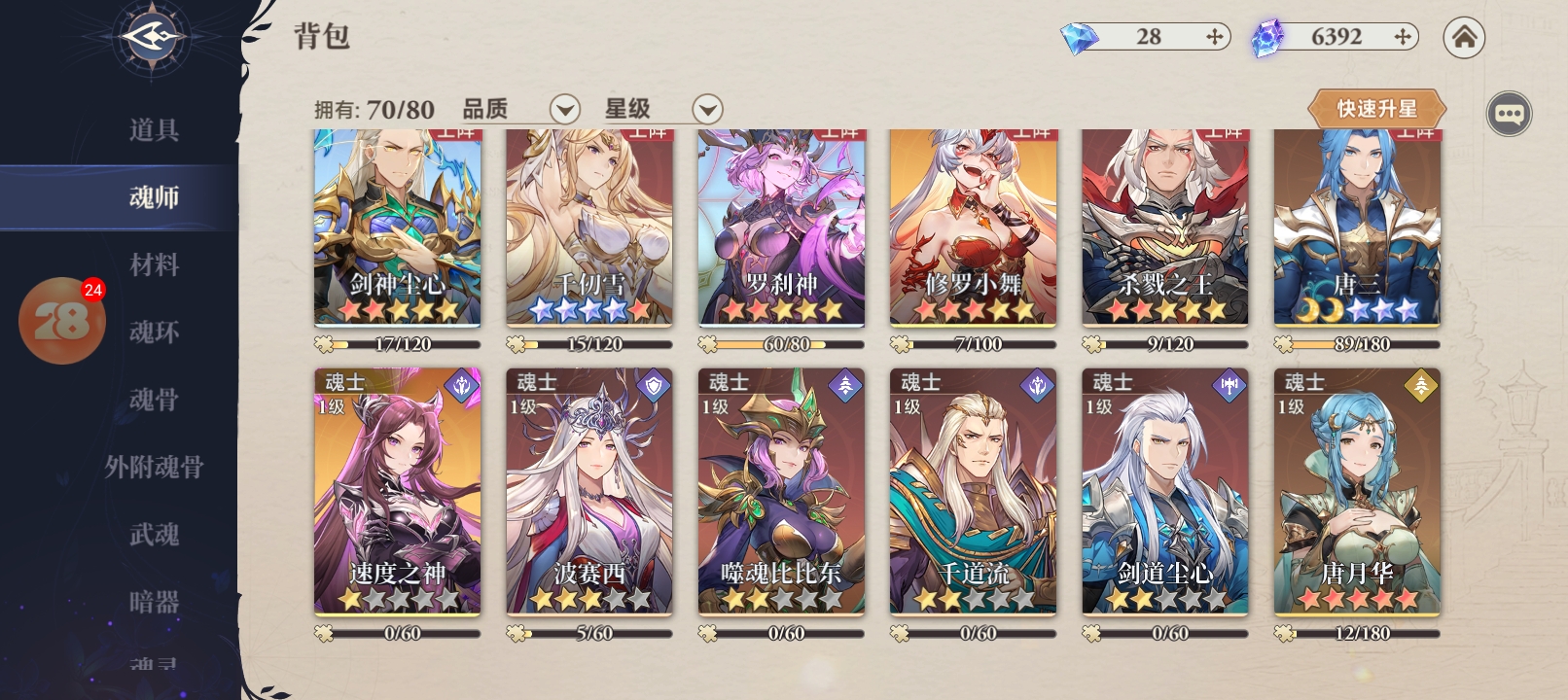The image size is (1568, 700).
Task: Choose the 千仞雪 hero card
Action: (588, 228)
